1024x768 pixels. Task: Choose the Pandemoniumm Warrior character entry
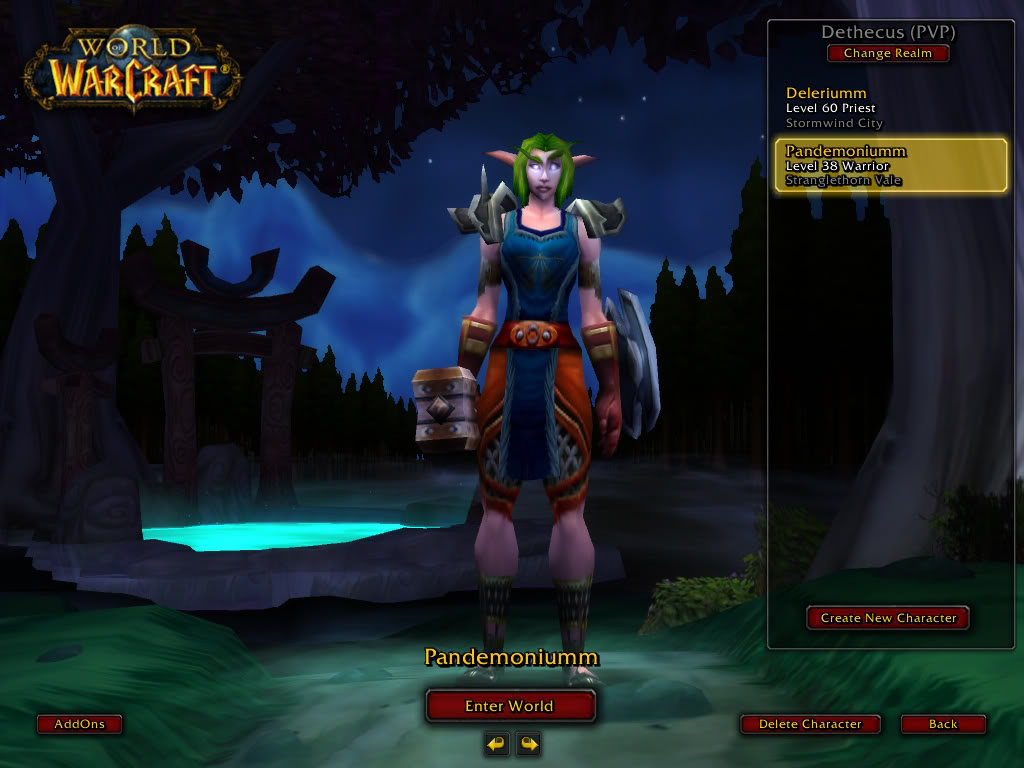890,166
